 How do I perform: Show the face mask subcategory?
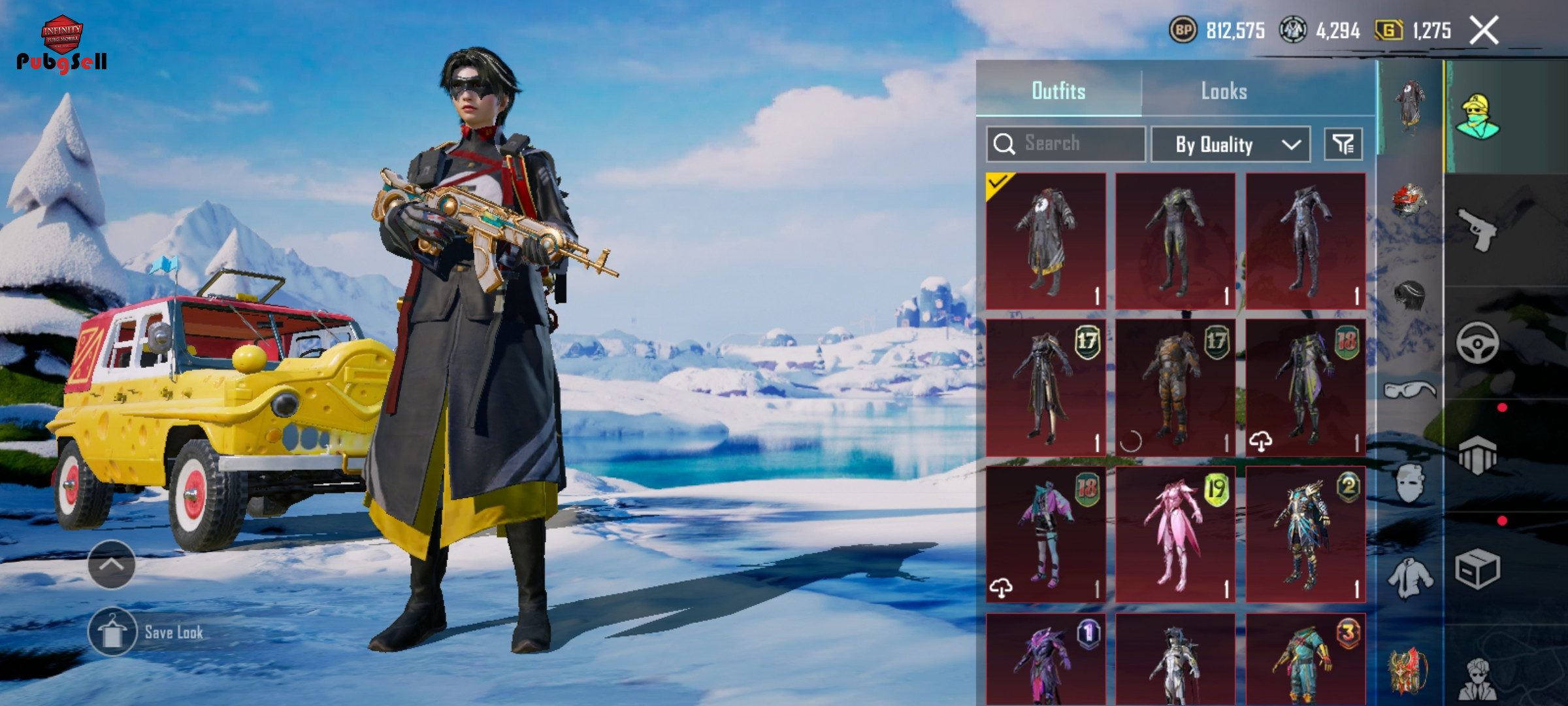point(1409,484)
